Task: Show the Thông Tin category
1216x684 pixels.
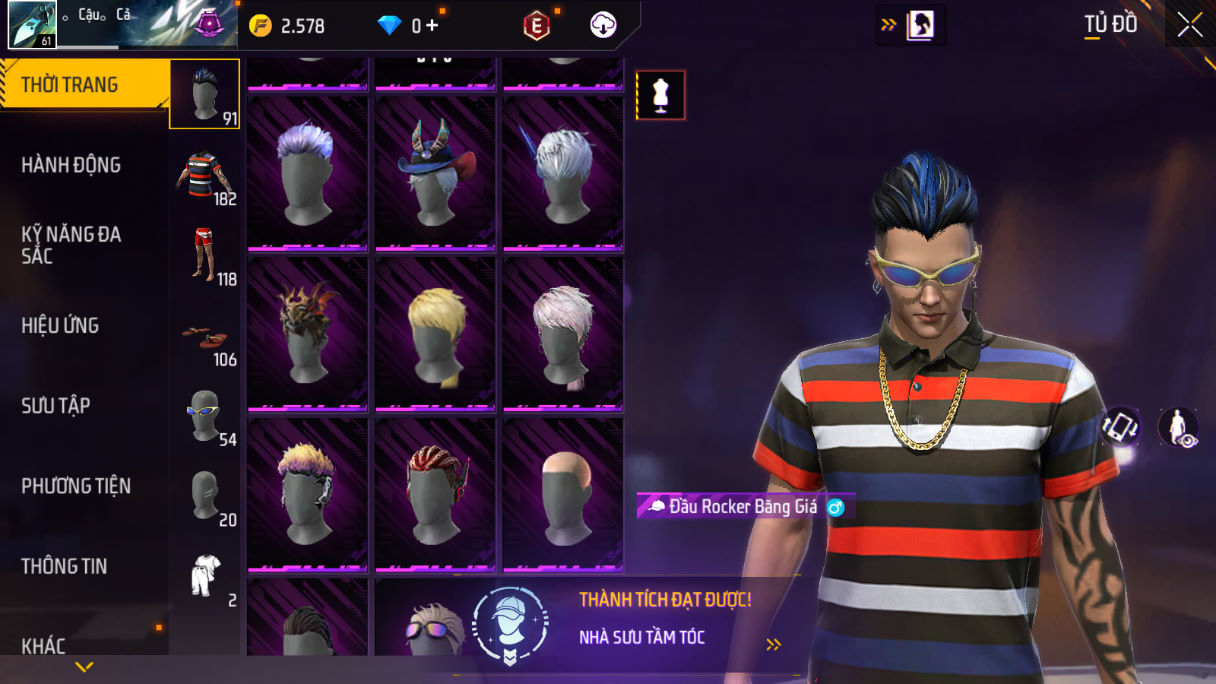Action: click(64, 566)
